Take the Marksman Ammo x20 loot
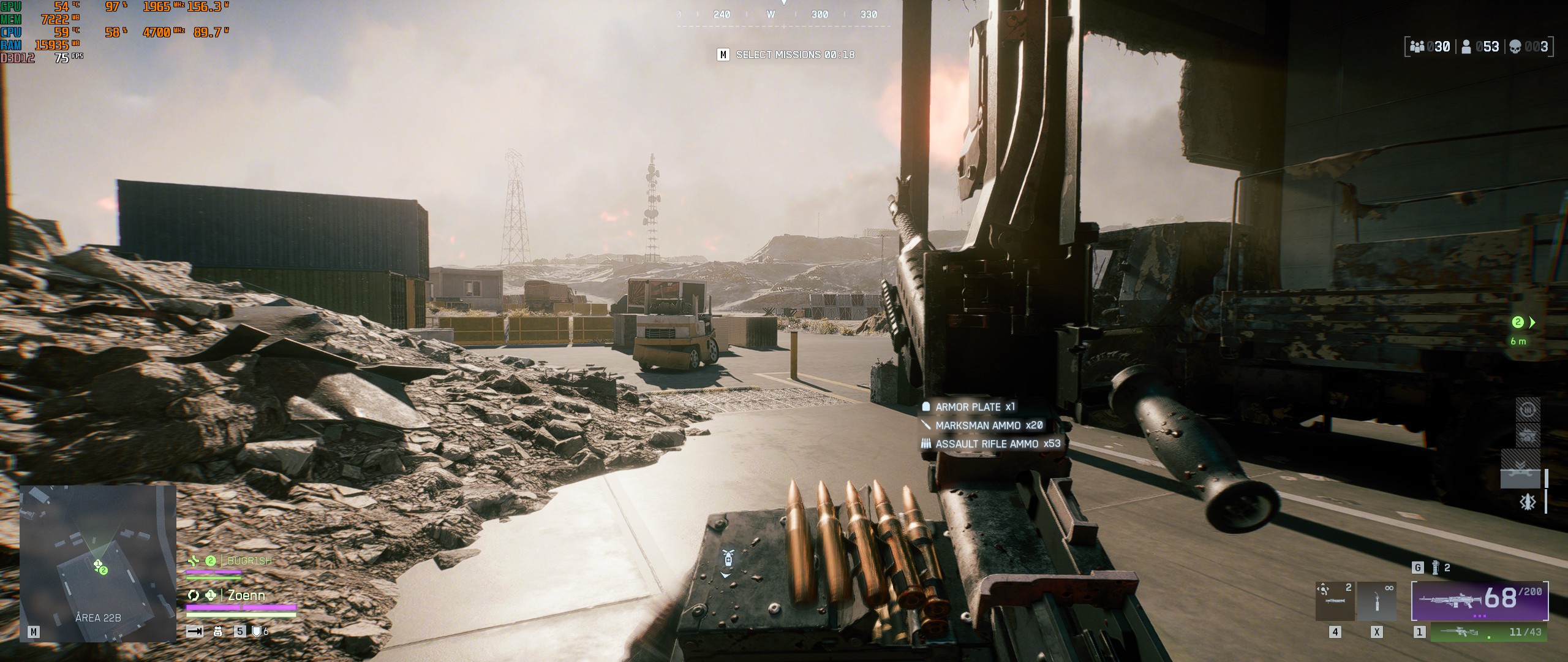1568x662 pixels. pyautogui.click(x=988, y=425)
